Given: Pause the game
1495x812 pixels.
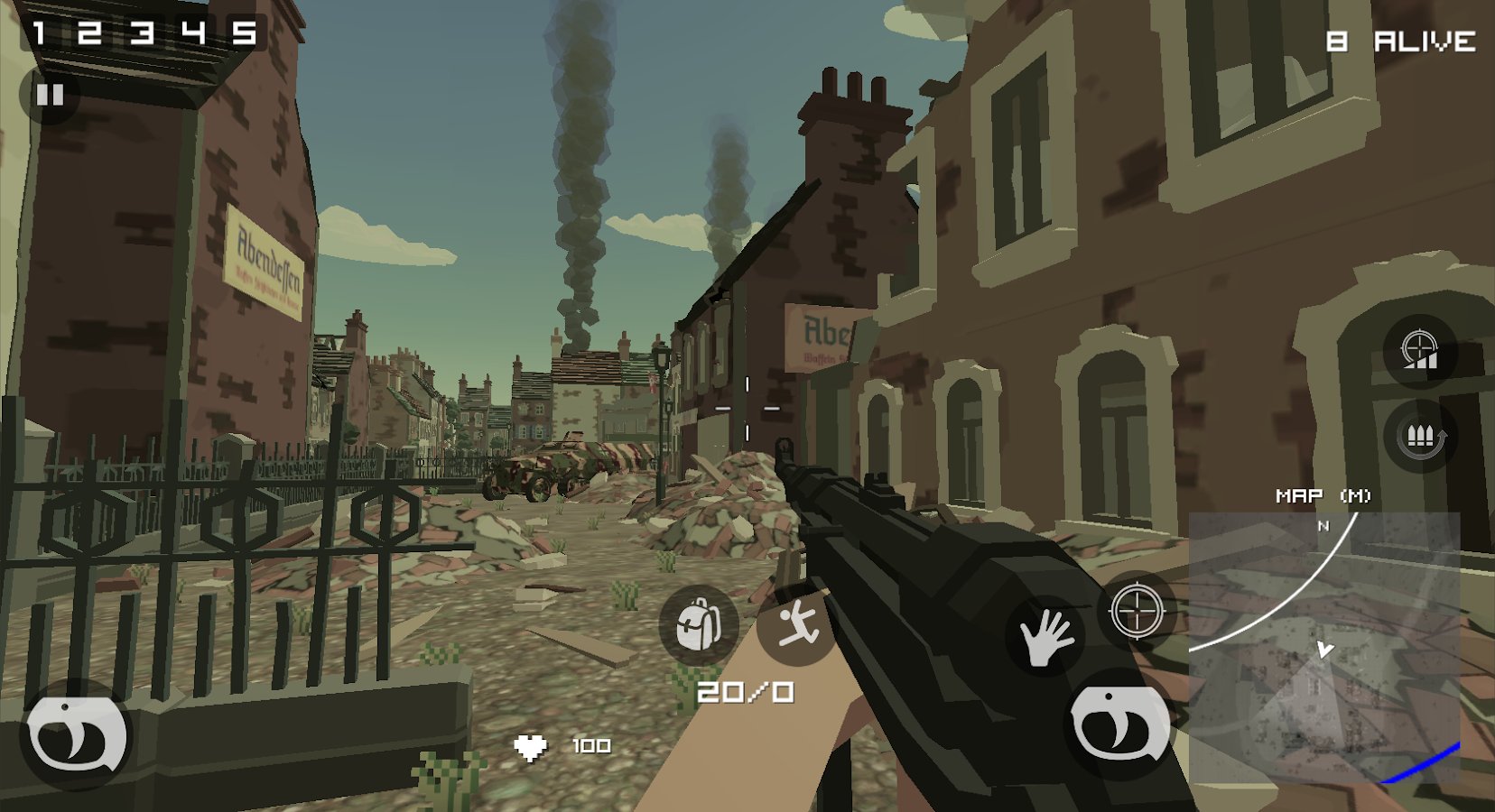Looking at the screenshot, I should coord(50,95).
